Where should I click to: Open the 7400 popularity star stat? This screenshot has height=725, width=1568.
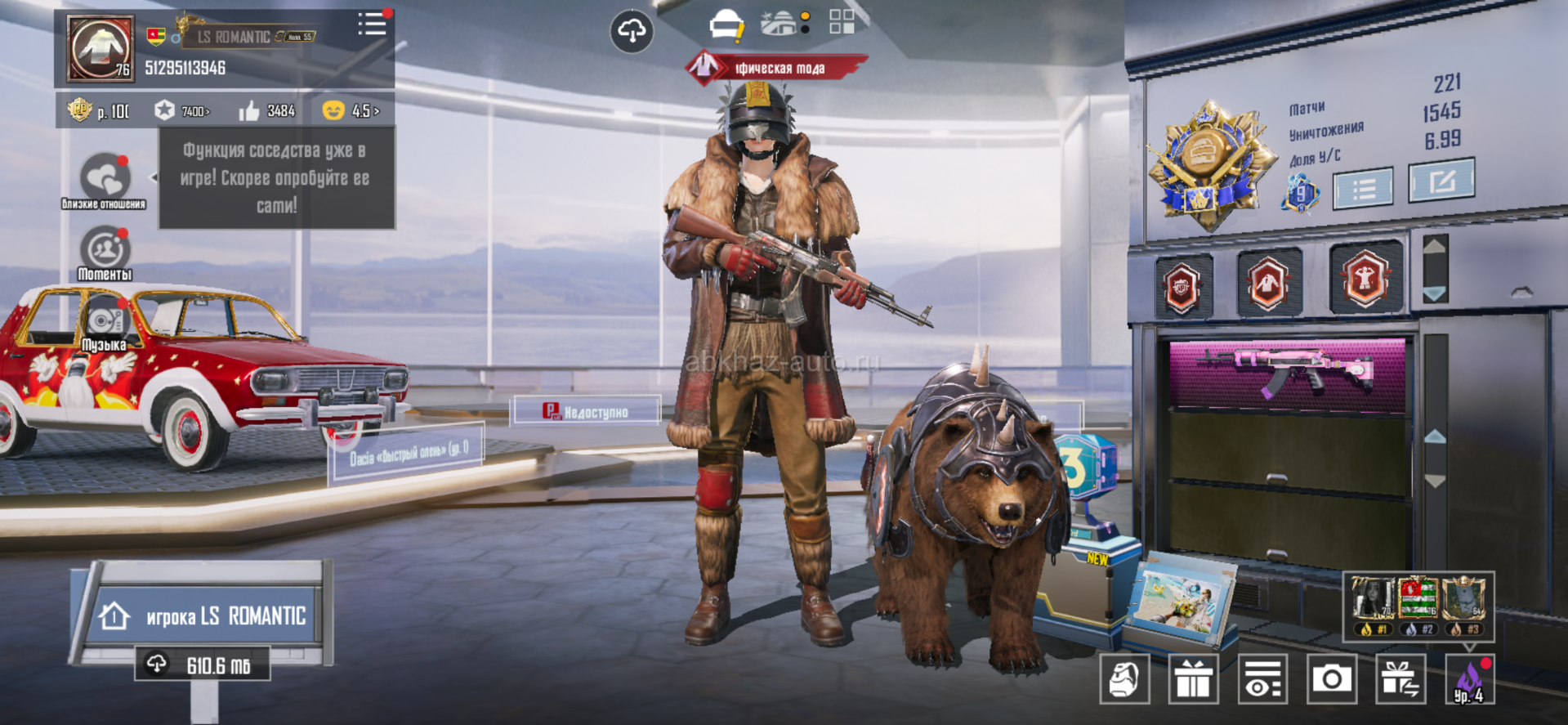click(x=182, y=110)
